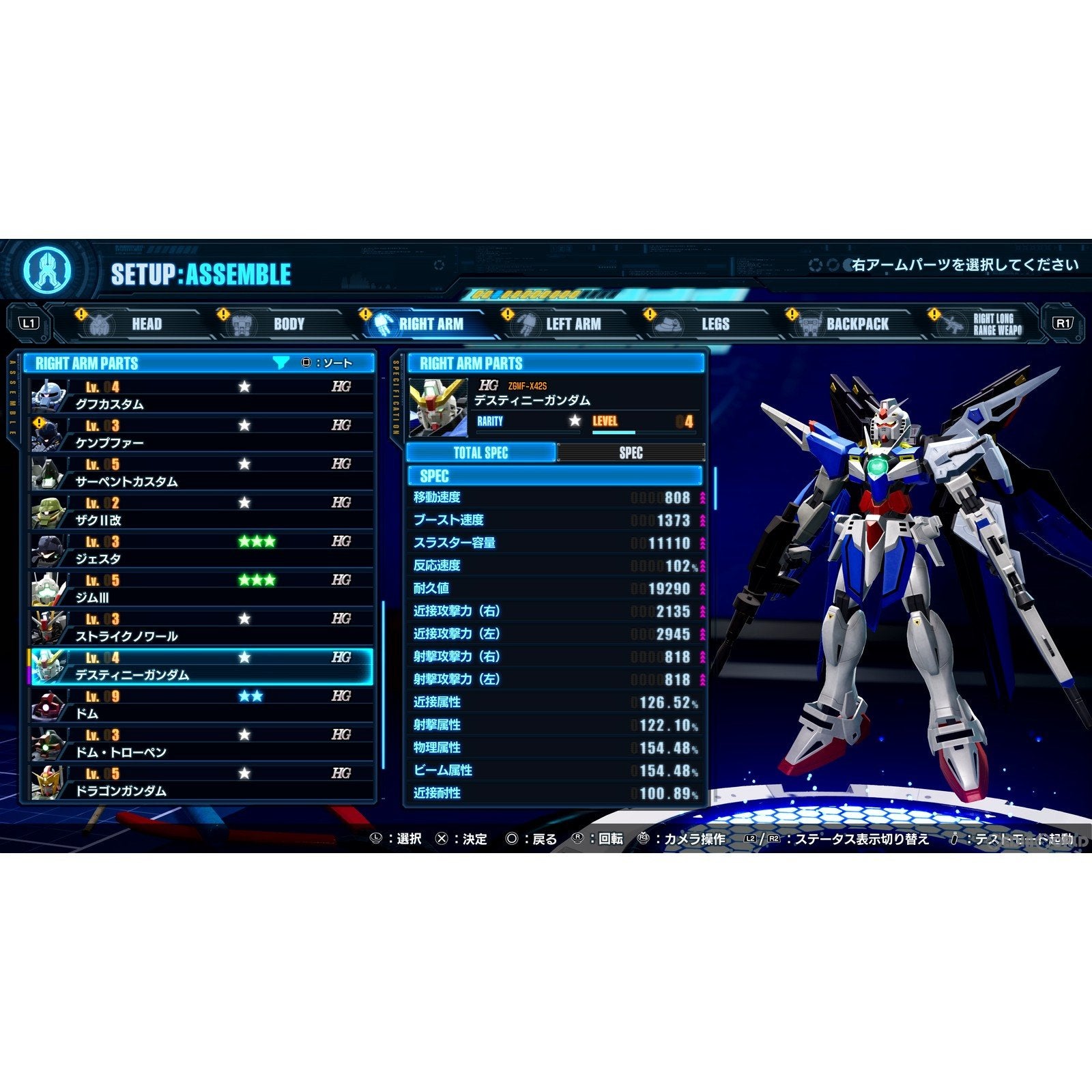Switch the spec view to TOTAL SPEC
The height and width of the screenshot is (1092, 1092).
click(x=482, y=452)
